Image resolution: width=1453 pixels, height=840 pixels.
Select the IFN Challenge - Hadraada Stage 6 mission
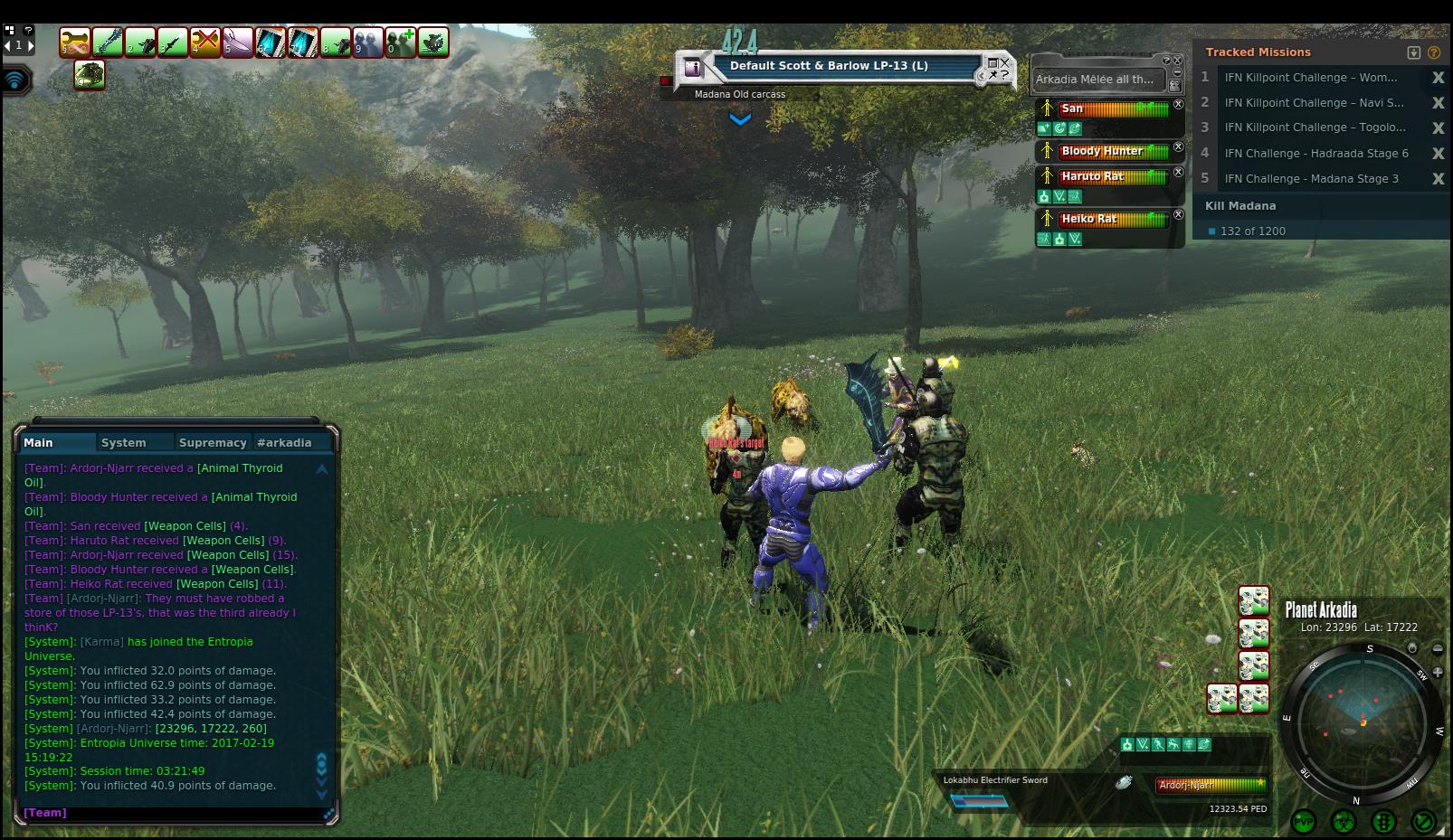1315,154
